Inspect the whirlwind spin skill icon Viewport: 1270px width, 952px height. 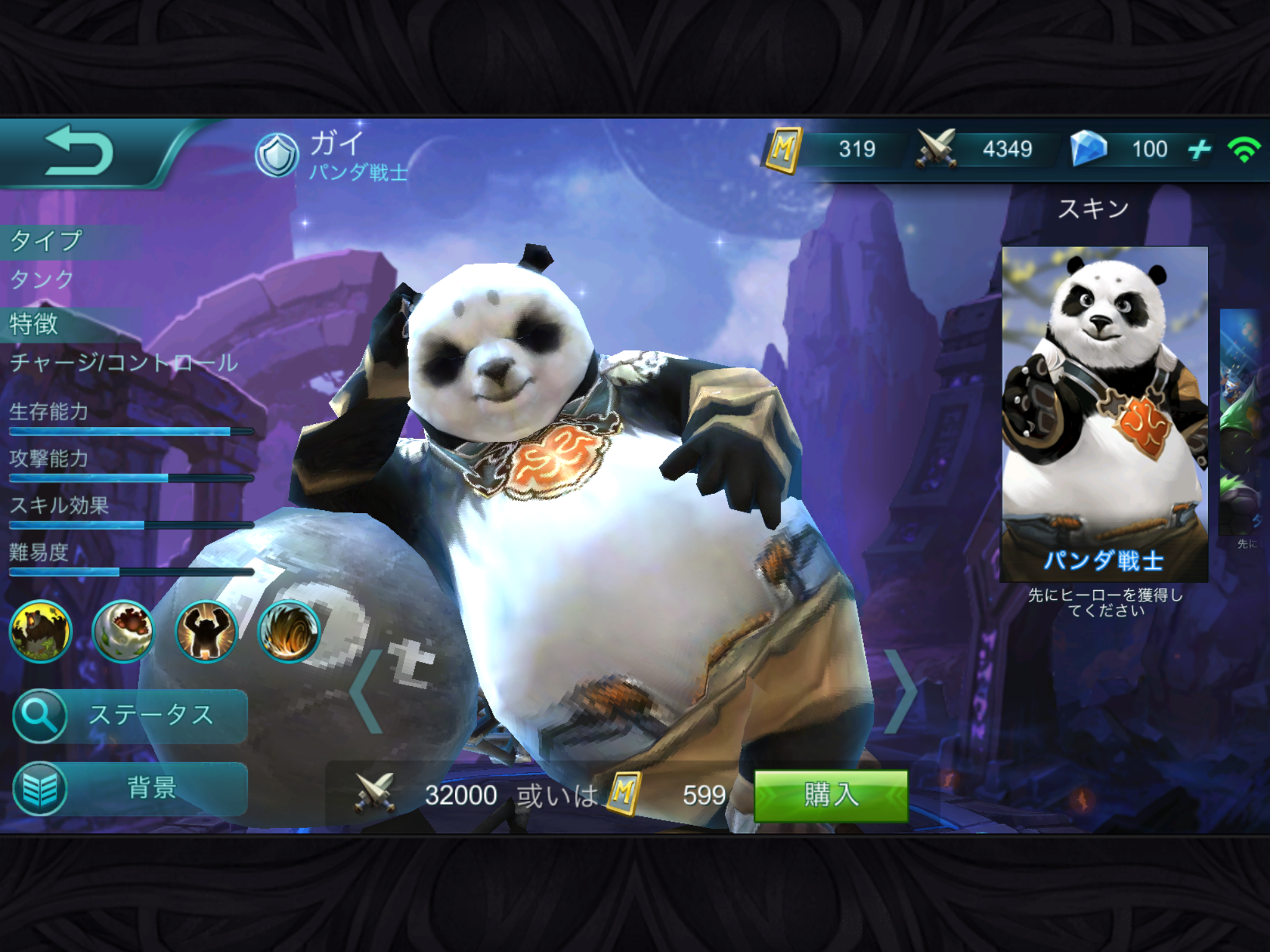click(289, 632)
